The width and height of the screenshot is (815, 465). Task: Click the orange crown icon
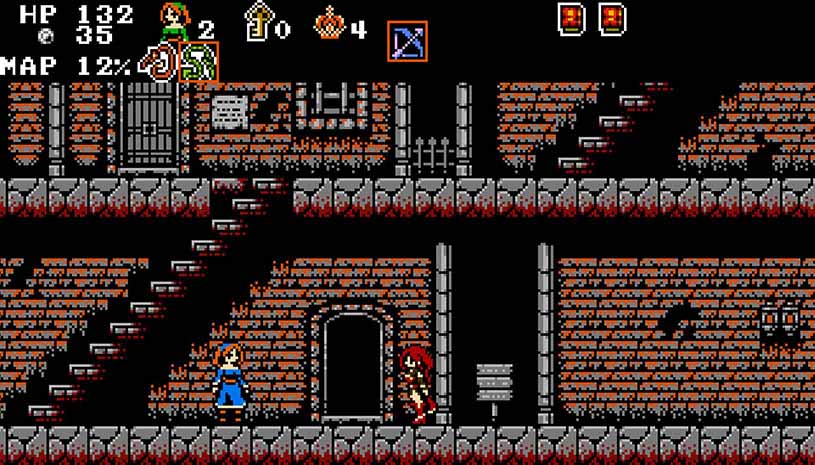[329, 23]
